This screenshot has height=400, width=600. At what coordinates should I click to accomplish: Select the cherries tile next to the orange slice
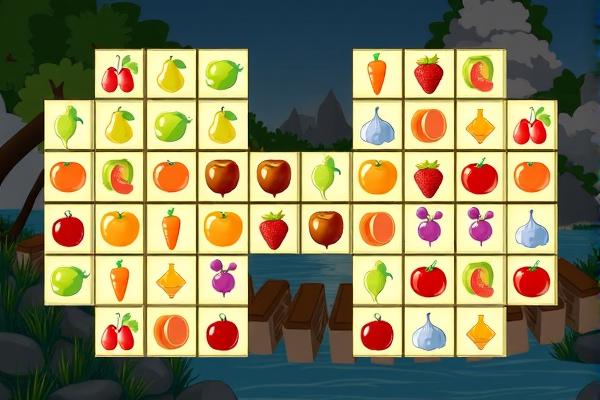[120, 331]
